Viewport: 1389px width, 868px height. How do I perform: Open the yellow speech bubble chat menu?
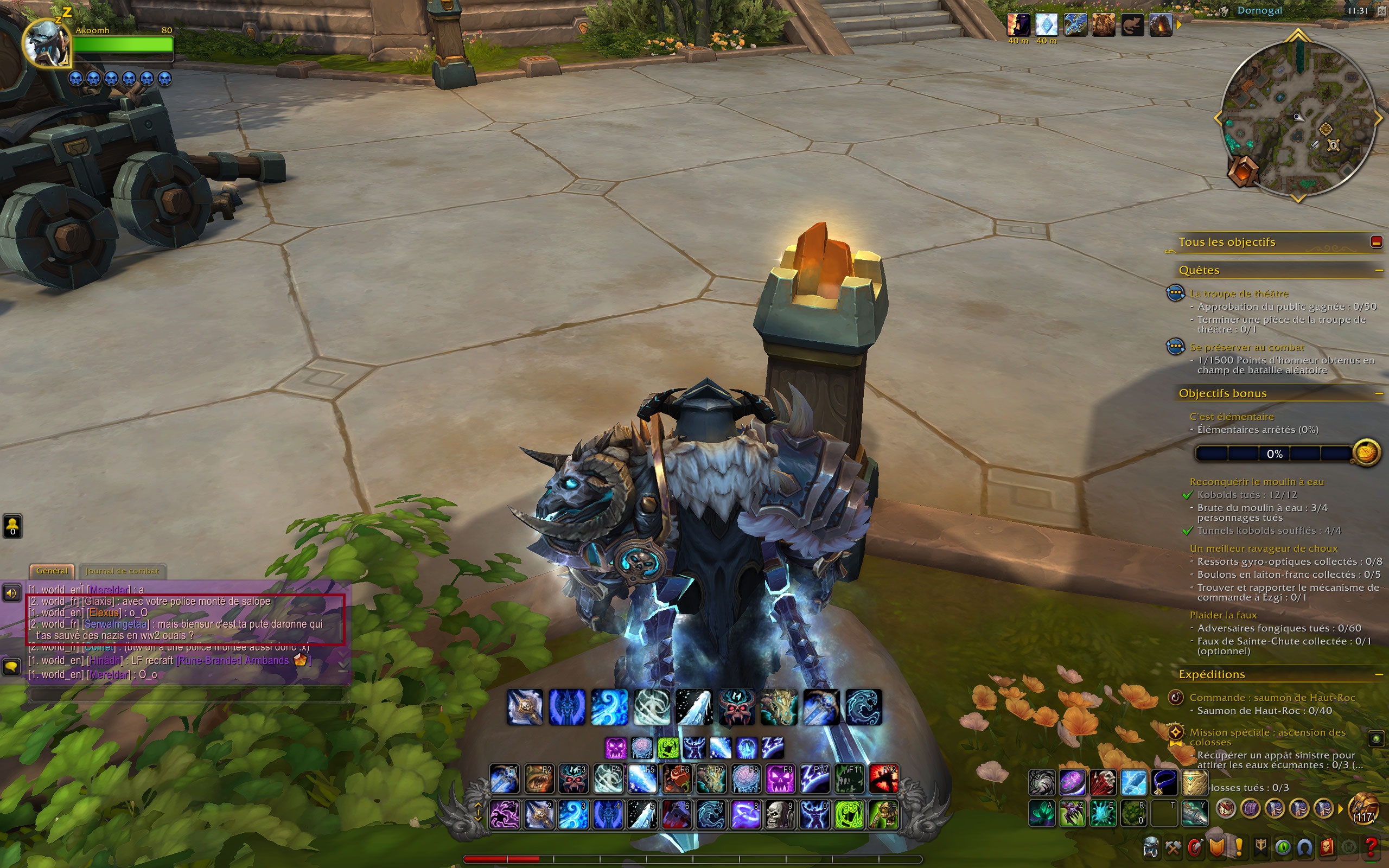(x=11, y=667)
